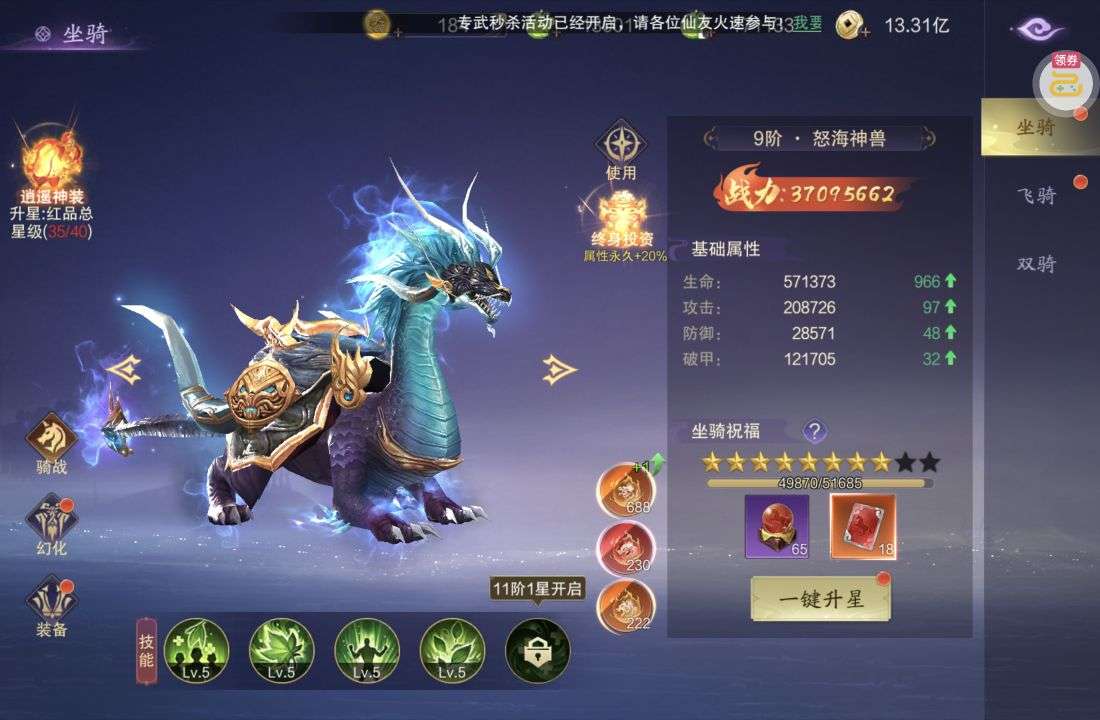Open the 骑战 mount battle icon
Viewport: 1100px width, 720px height.
pos(52,438)
